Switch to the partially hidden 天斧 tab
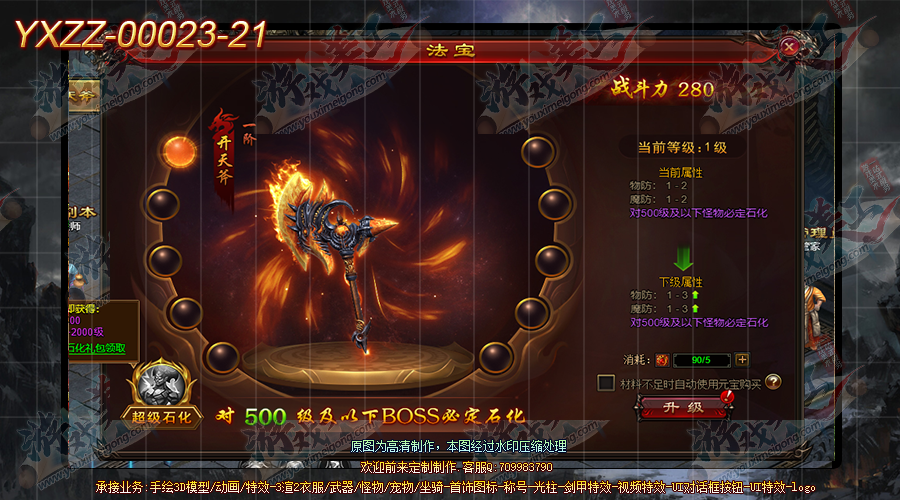The image size is (900, 500). pyautogui.click(x=84, y=93)
